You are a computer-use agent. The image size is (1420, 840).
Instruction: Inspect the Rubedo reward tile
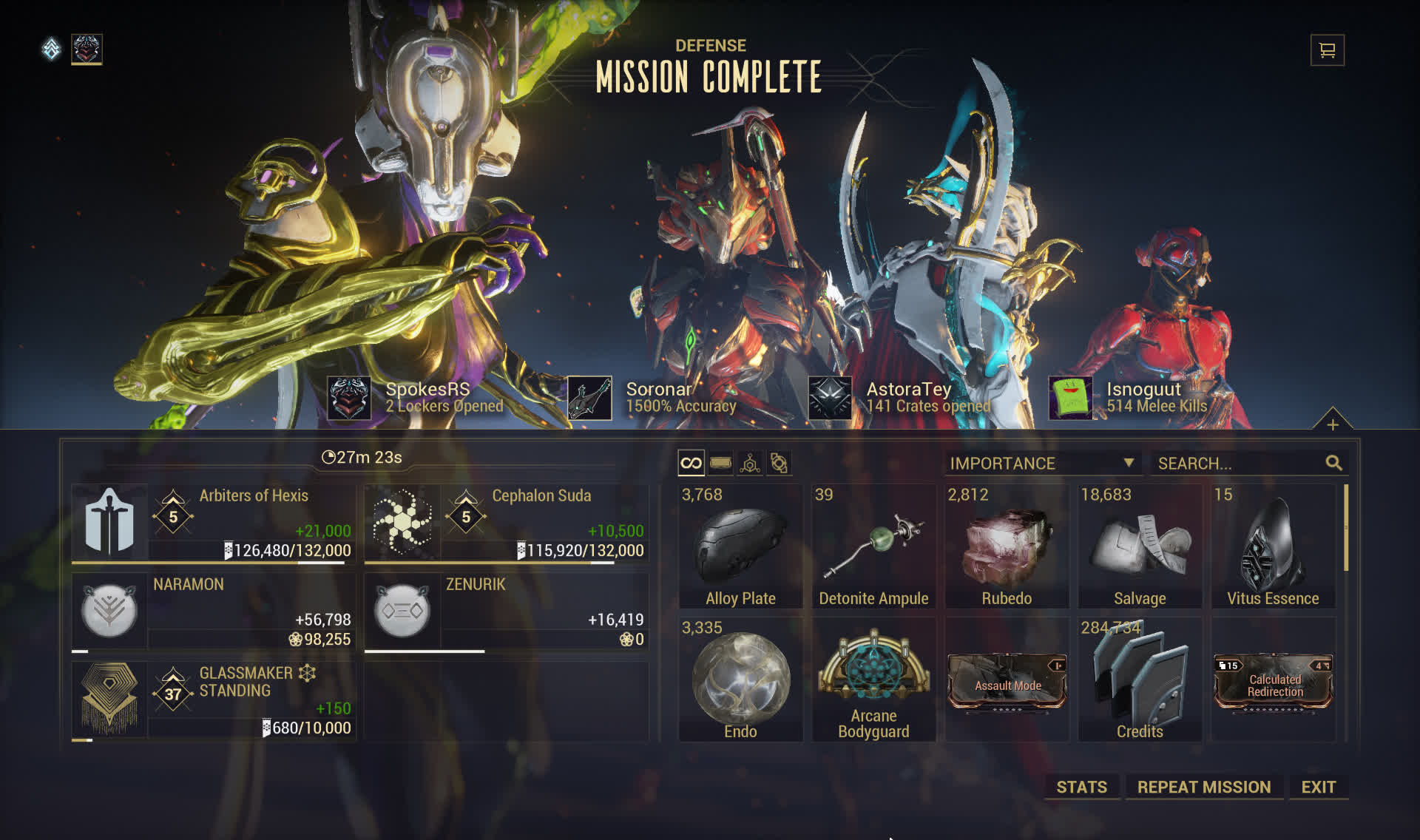tap(1007, 547)
